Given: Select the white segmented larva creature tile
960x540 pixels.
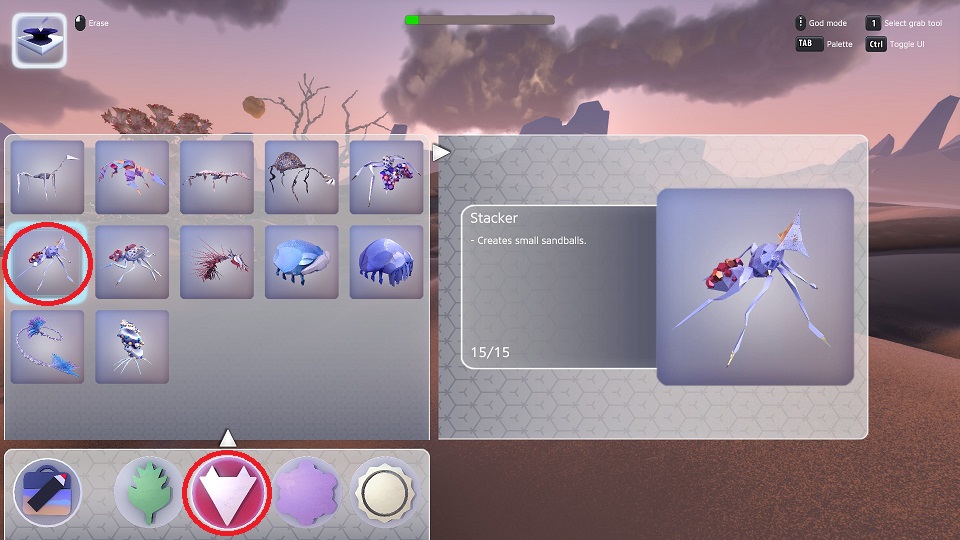Looking at the screenshot, I should point(132,347).
